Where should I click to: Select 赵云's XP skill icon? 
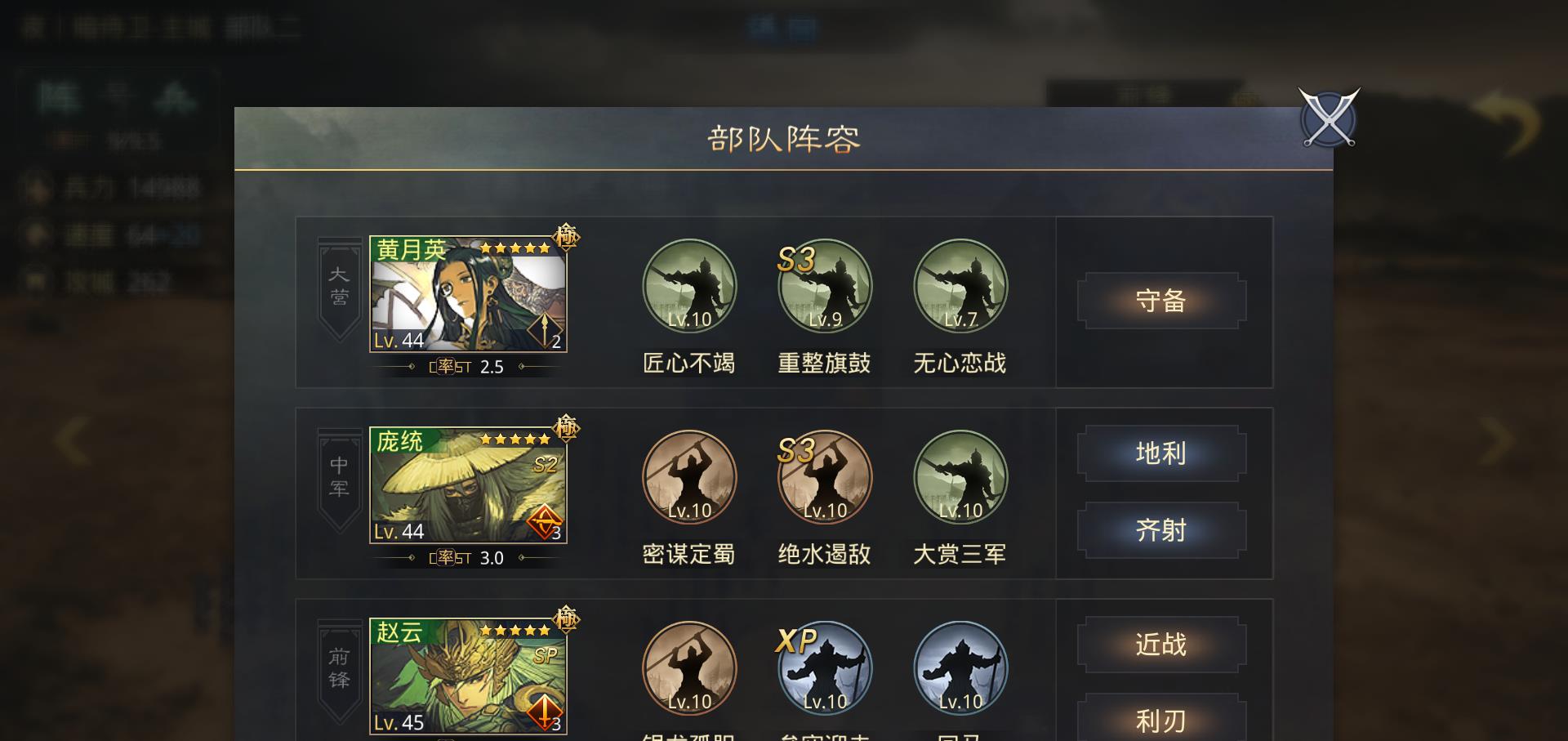tap(825, 670)
